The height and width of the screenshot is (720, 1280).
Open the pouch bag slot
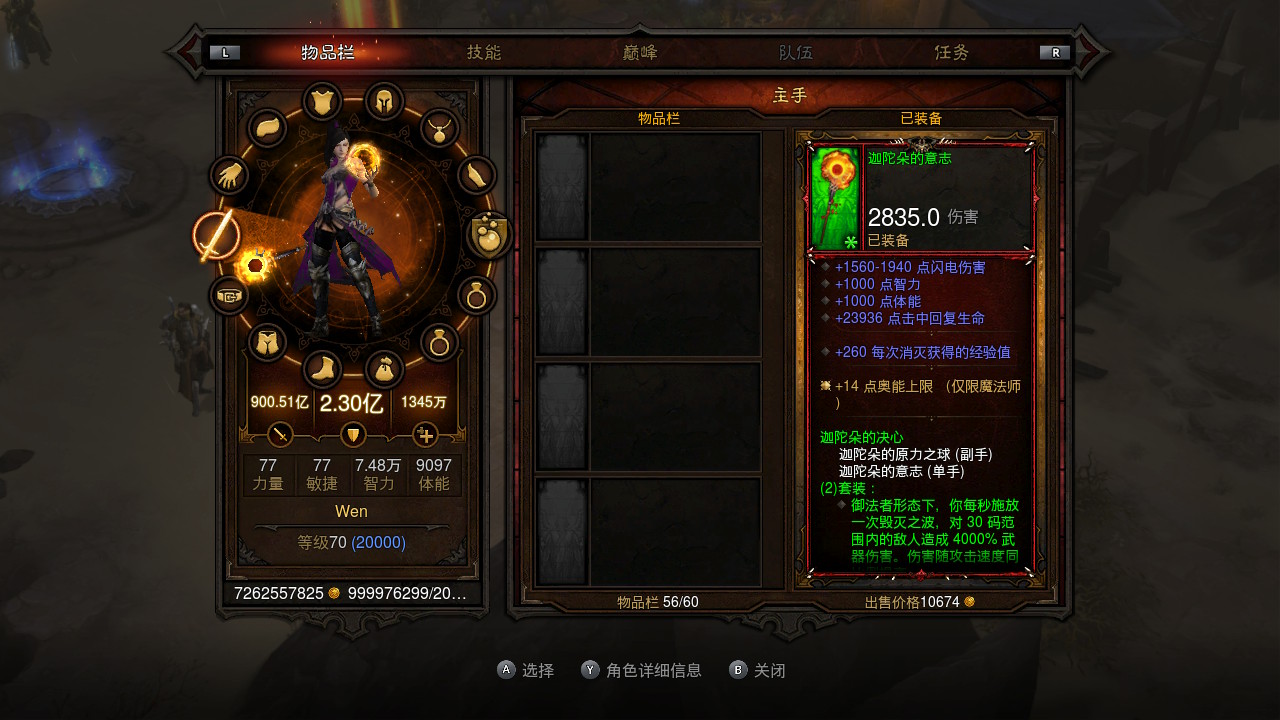point(384,370)
